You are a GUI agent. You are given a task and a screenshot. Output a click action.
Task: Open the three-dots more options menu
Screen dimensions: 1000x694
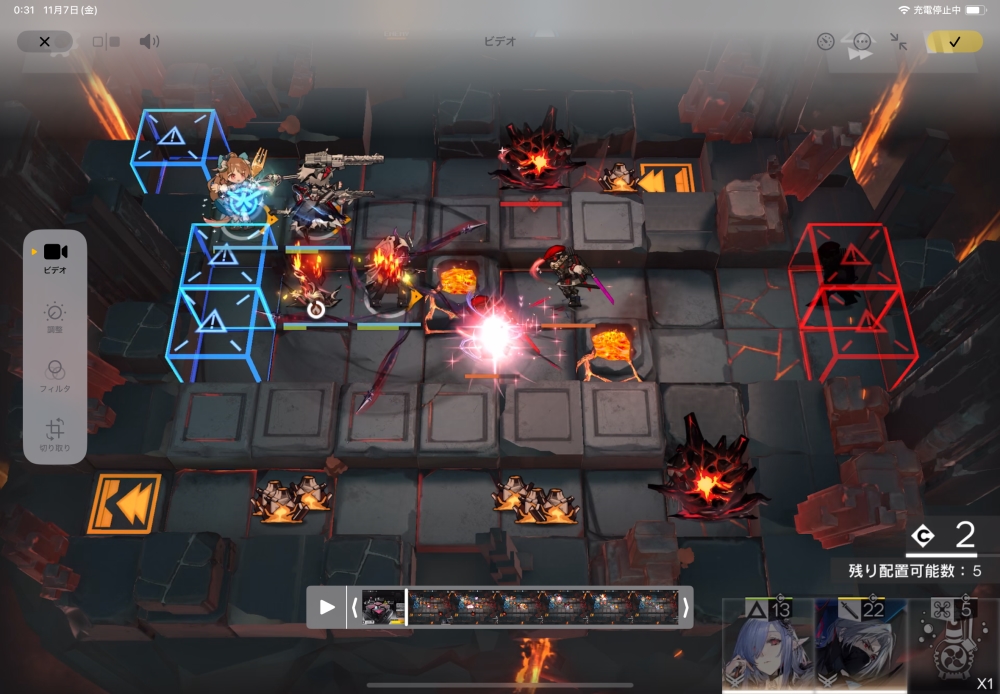tap(862, 42)
